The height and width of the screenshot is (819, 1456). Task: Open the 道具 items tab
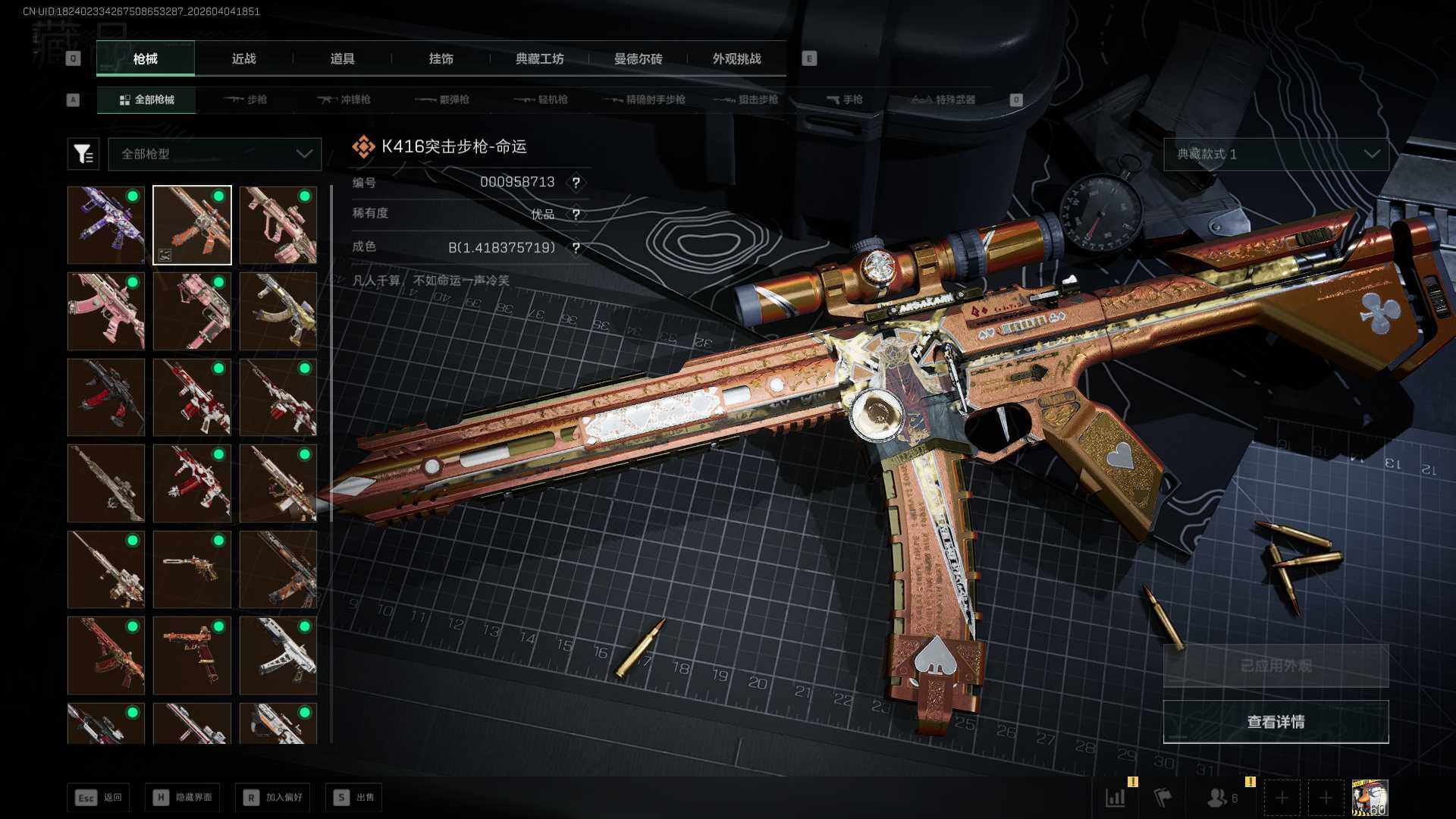point(342,58)
